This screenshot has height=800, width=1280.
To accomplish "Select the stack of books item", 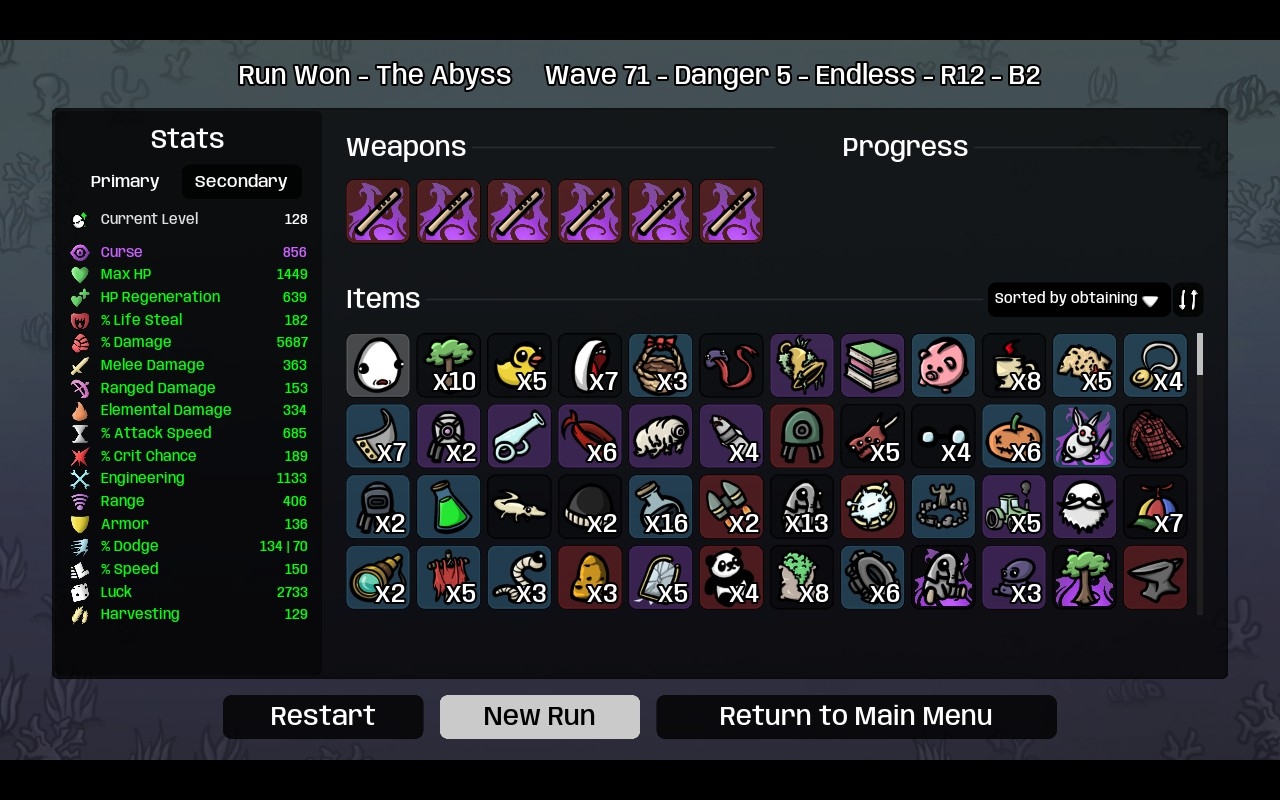I will click(x=873, y=365).
